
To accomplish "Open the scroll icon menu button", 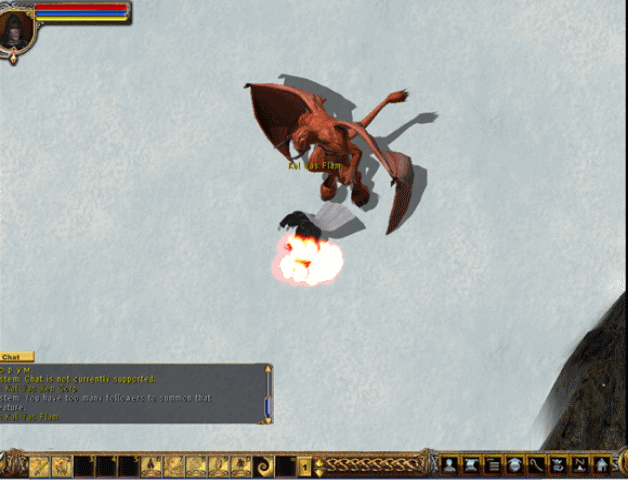I will click(471, 465).
